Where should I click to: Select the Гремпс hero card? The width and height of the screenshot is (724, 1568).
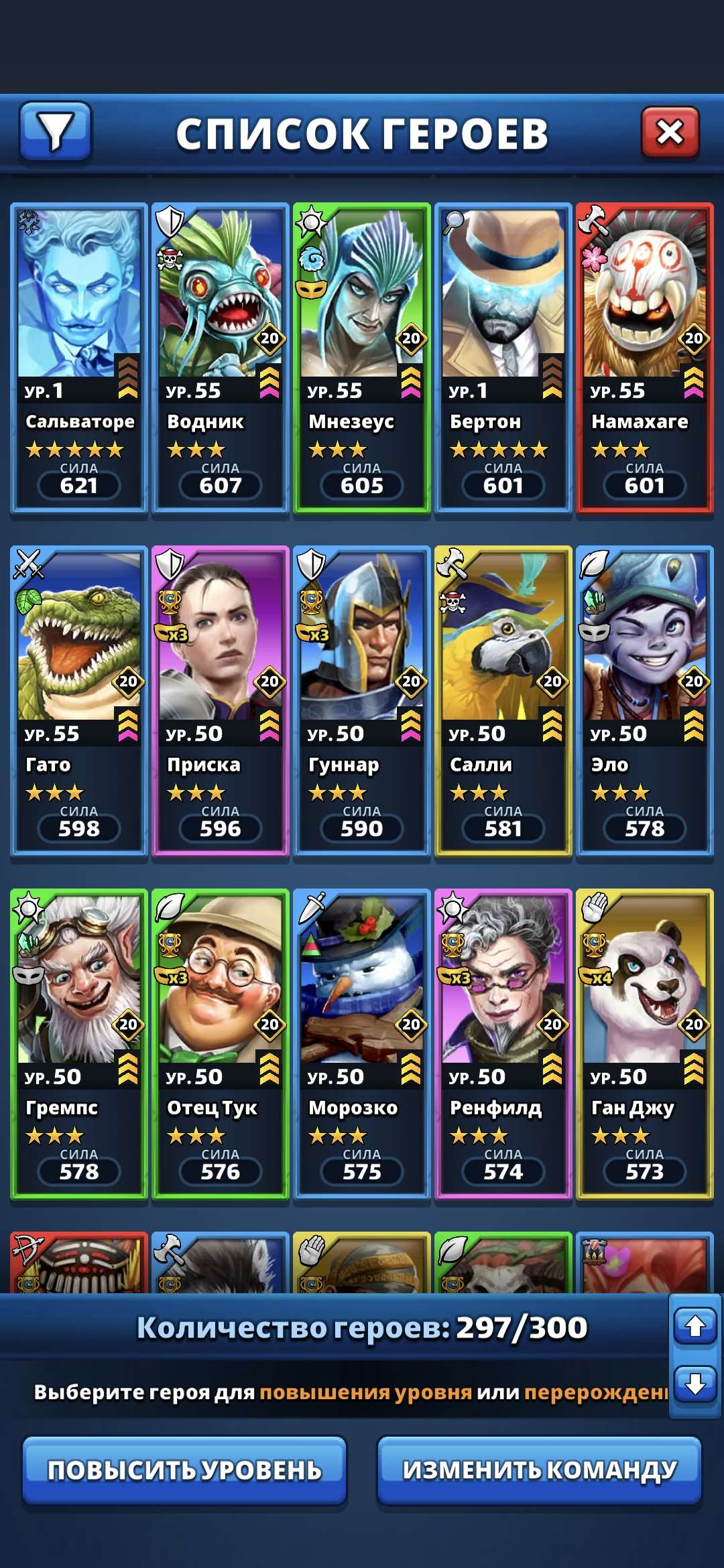(x=79, y=1044)
